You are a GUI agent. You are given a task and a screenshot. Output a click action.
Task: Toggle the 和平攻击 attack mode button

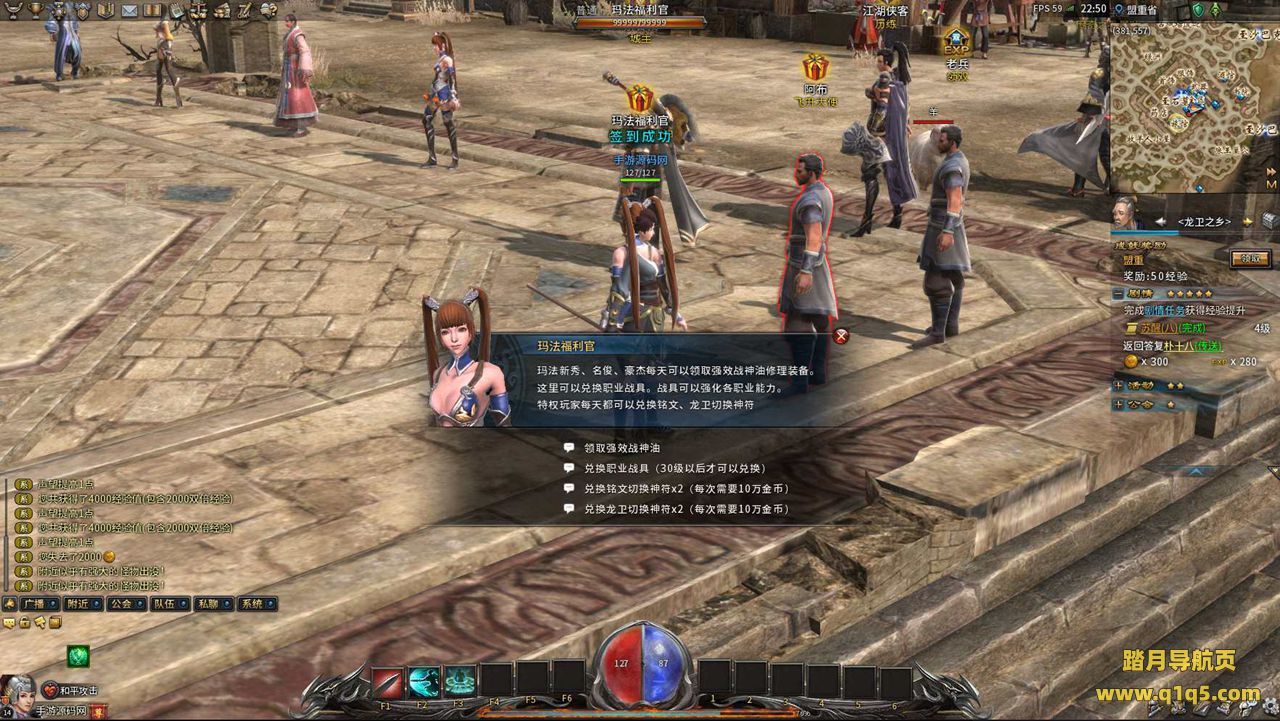(x=78, y=690)
